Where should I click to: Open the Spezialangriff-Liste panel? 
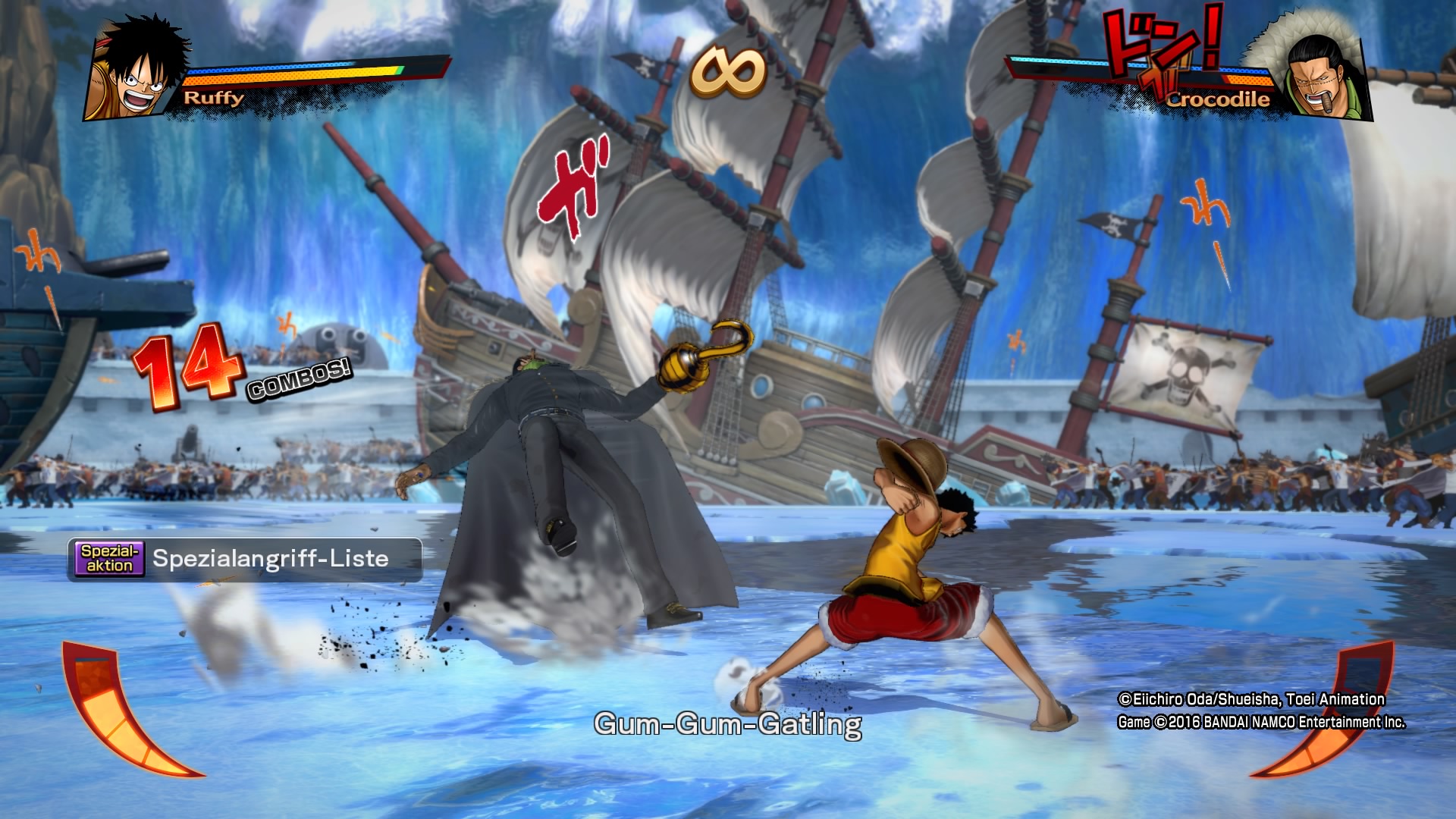[x=244, y=560]
